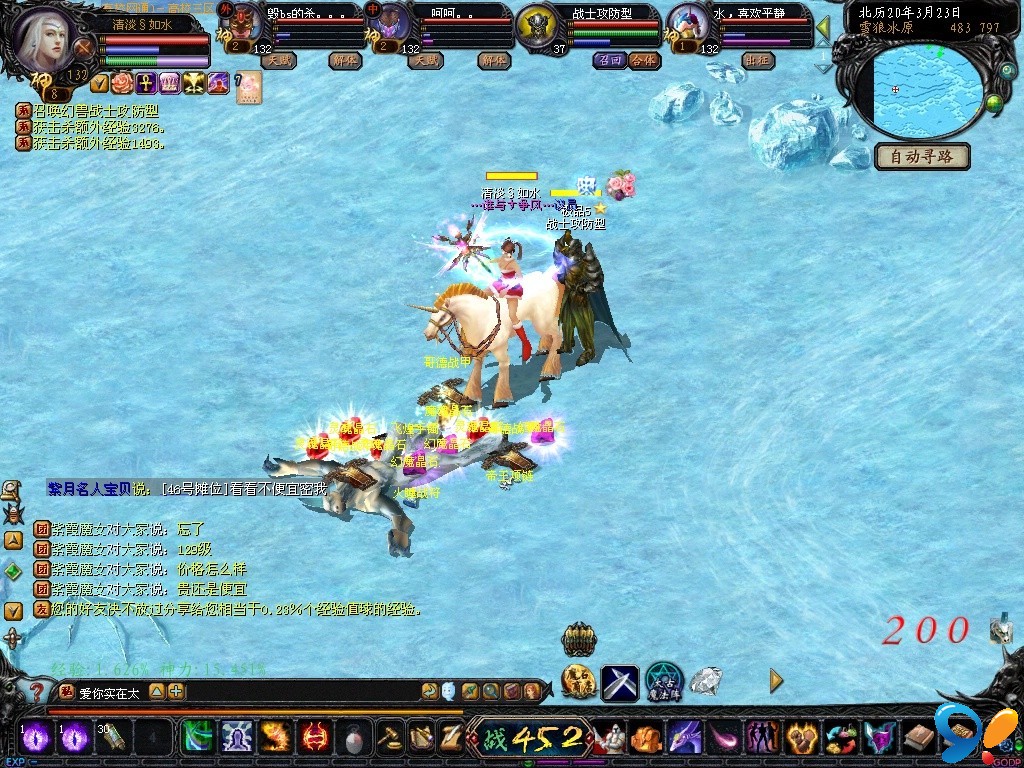This screenshot has height=768, width=1024.
Task: Use the first purple eye hotbar slot
Action: click(x=37, y=738)
